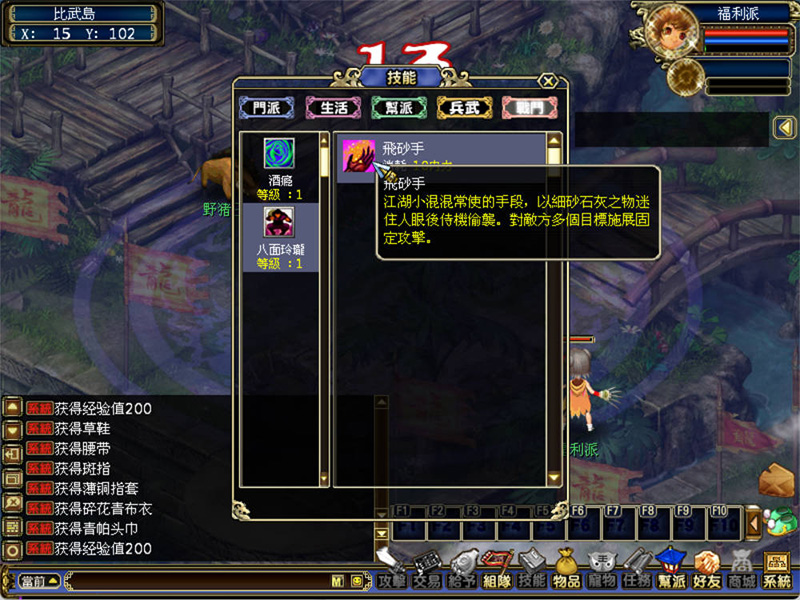The width and height of the screenshot is (800, 600).
Task: Open the 系統 system menu
Action: (x=777, y=580)
